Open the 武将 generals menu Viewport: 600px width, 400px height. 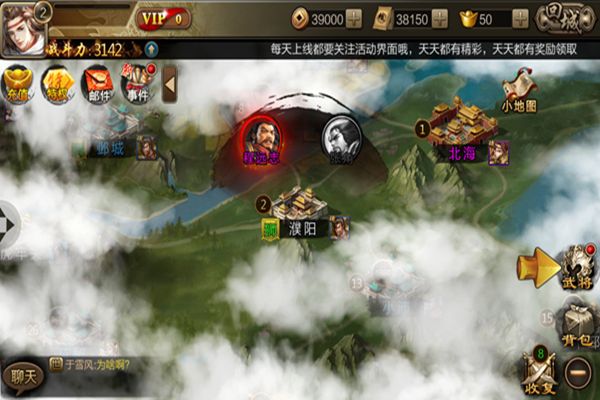tap(574, 268)
